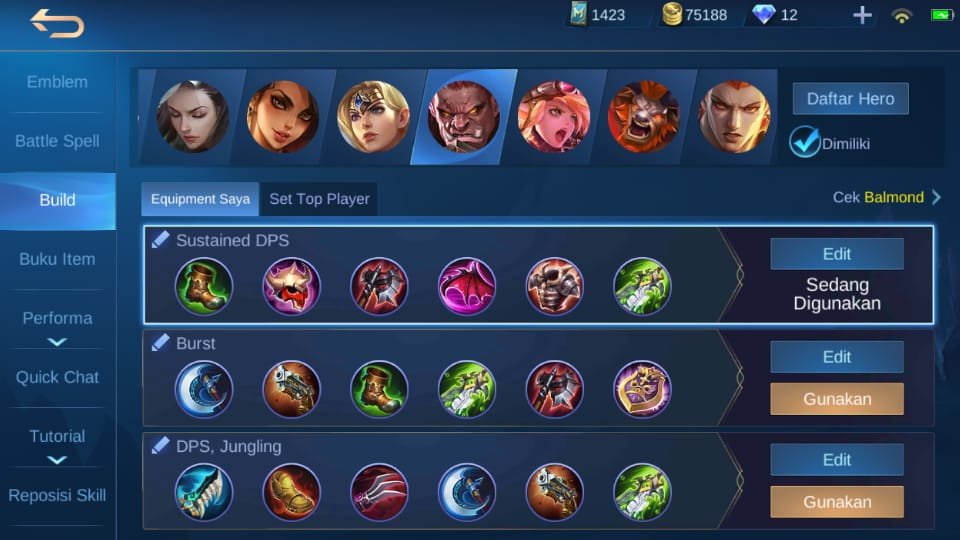The image size is (960, 540).
Task: Select the Equipment Saya tab
Action: point(200,199)
